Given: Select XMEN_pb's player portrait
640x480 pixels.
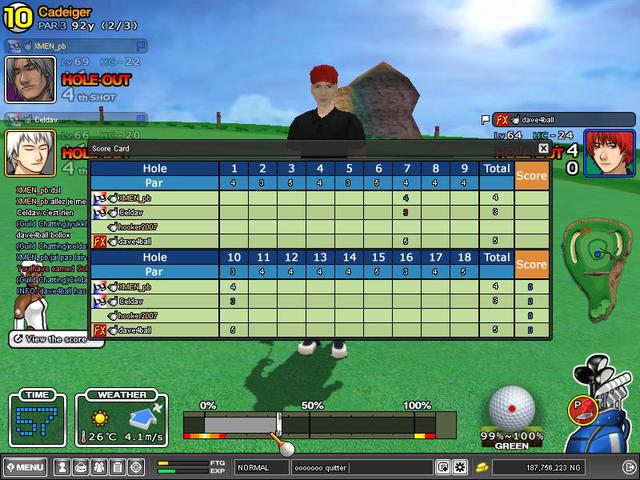Looking at the screenshot, I should coord(30,79).
